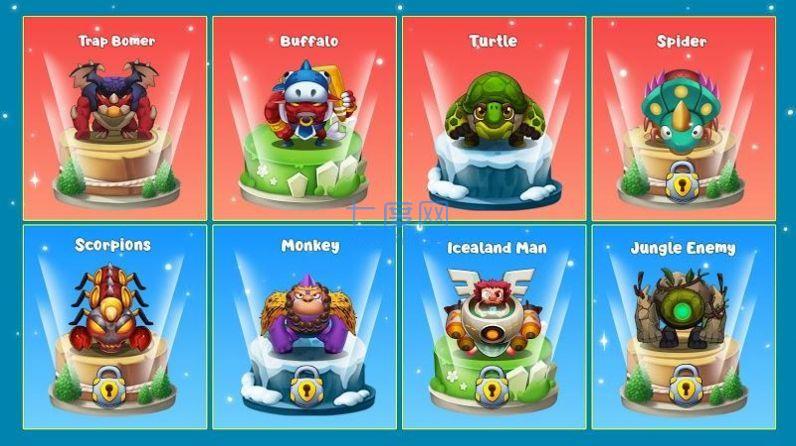Pick the Turtle character card
796x446 pixels.
(x=493, y=119)
